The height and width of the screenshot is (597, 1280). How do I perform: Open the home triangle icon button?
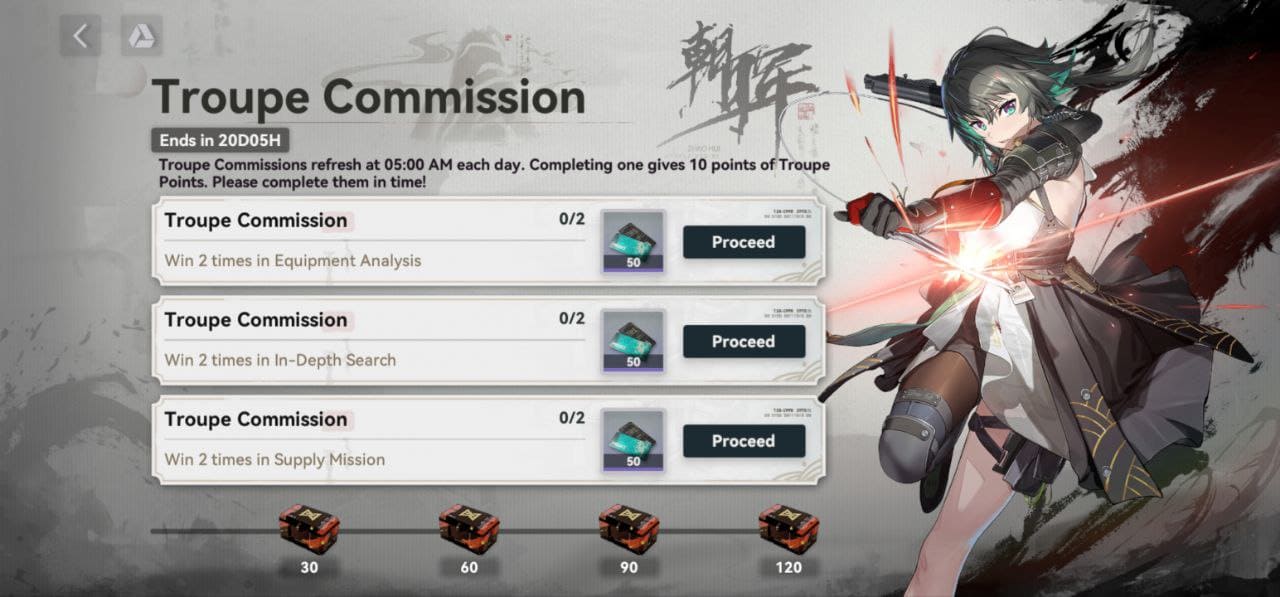[141, 37]
